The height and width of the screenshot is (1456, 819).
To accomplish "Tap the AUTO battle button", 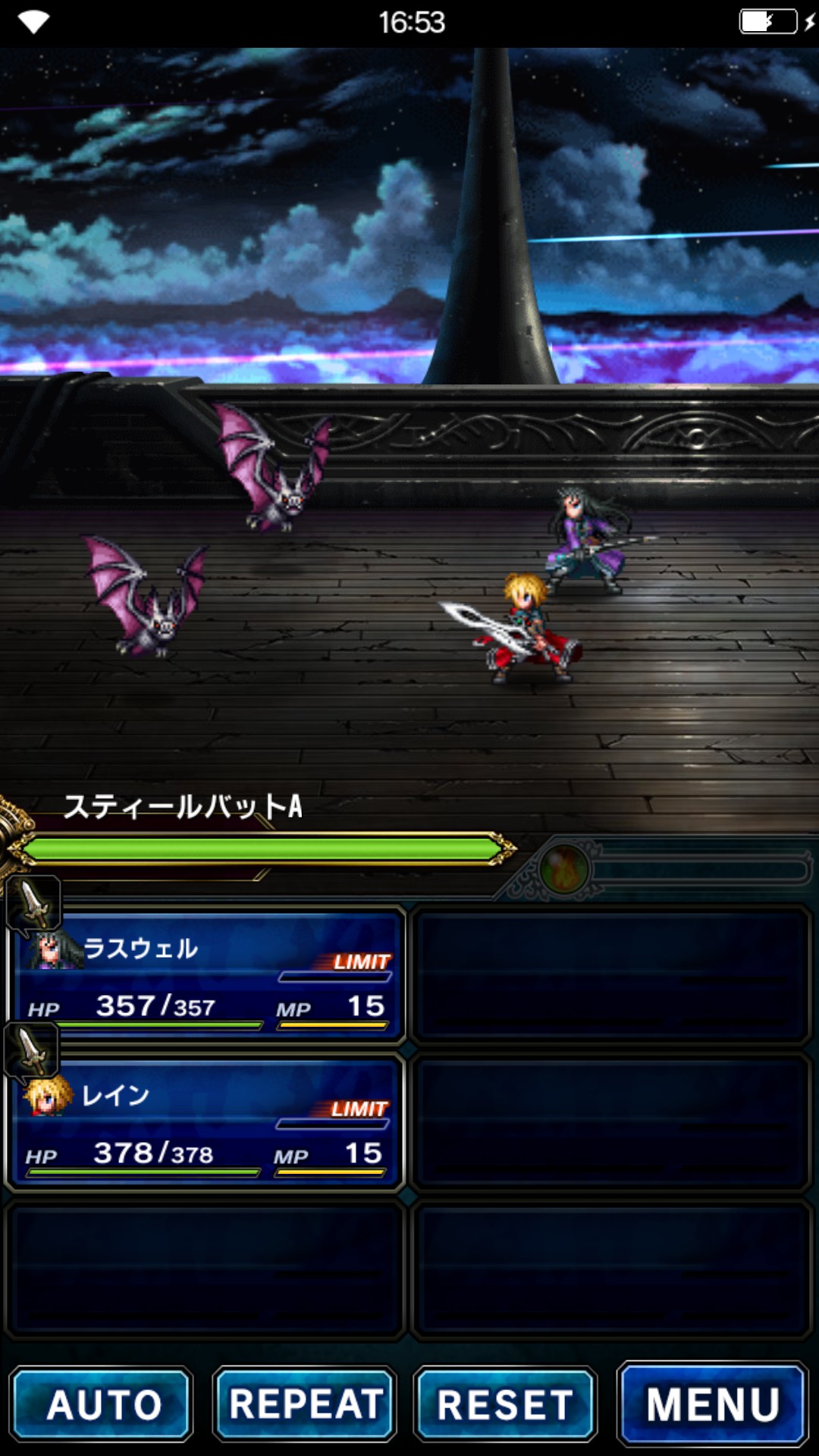I will 102,1404.
